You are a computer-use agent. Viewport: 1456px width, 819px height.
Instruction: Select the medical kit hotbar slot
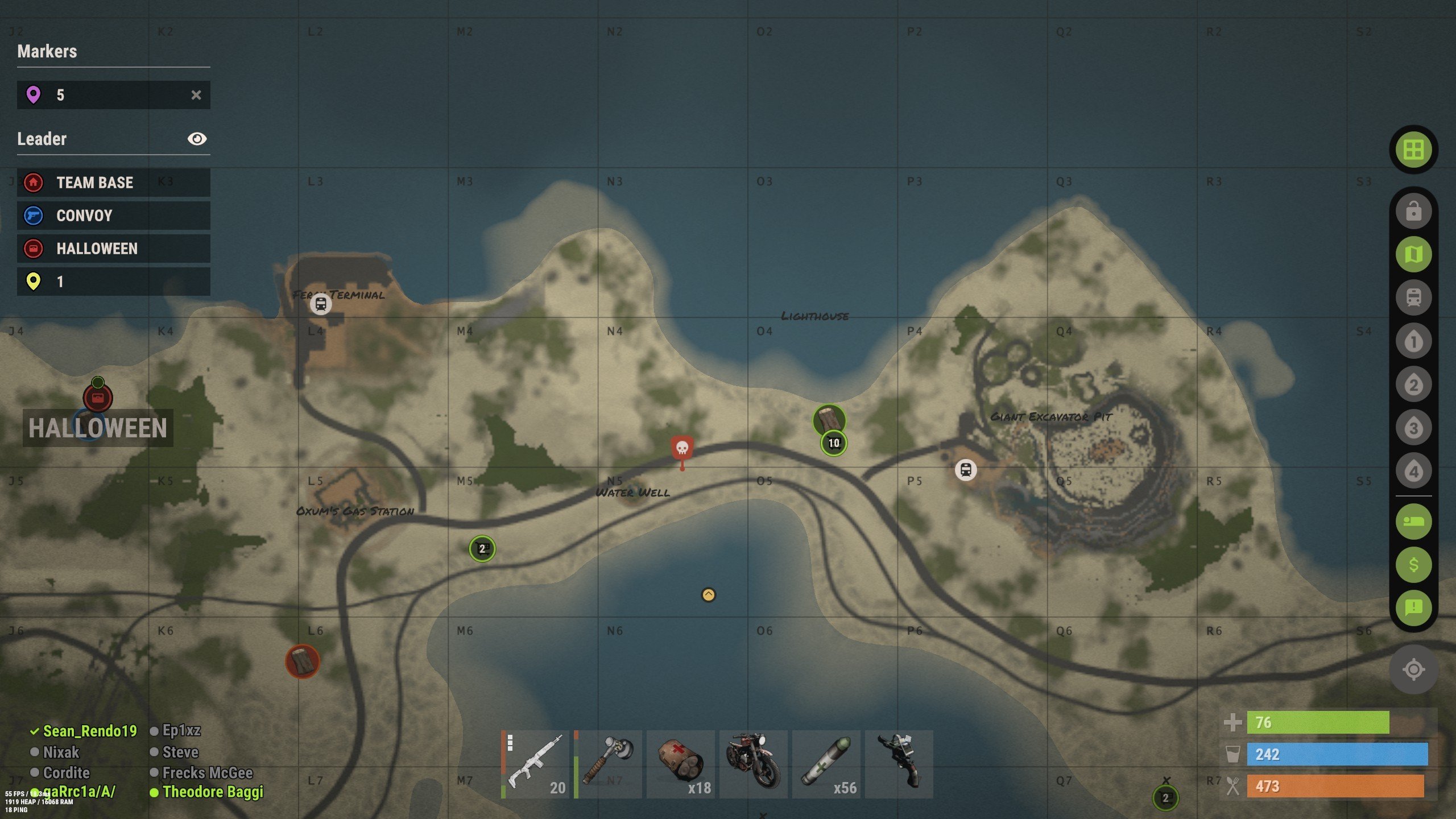click(681, 764)
